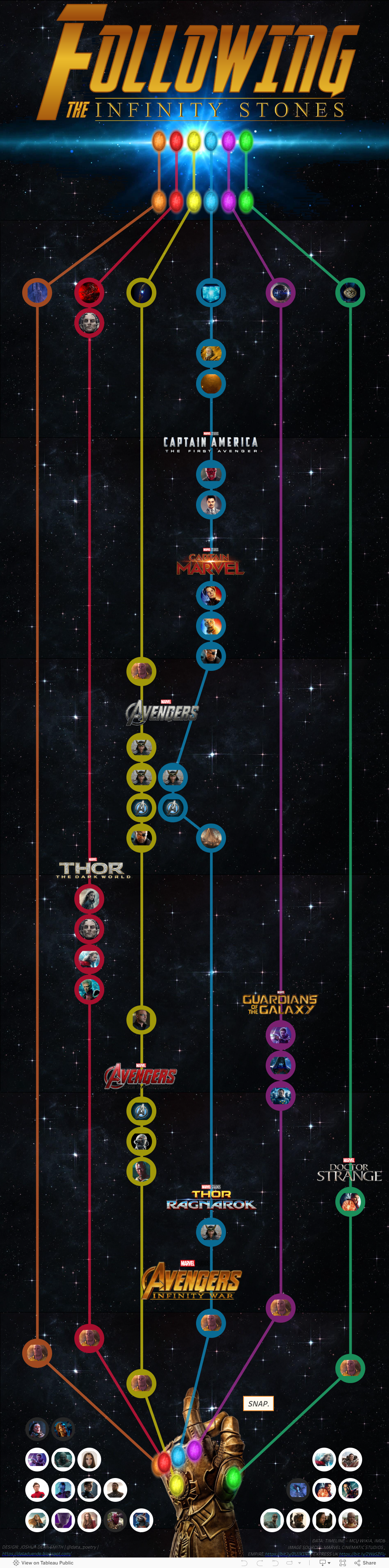
Task: Select the Tesseract marker on the blue line
Action: [x=211, y=293]
